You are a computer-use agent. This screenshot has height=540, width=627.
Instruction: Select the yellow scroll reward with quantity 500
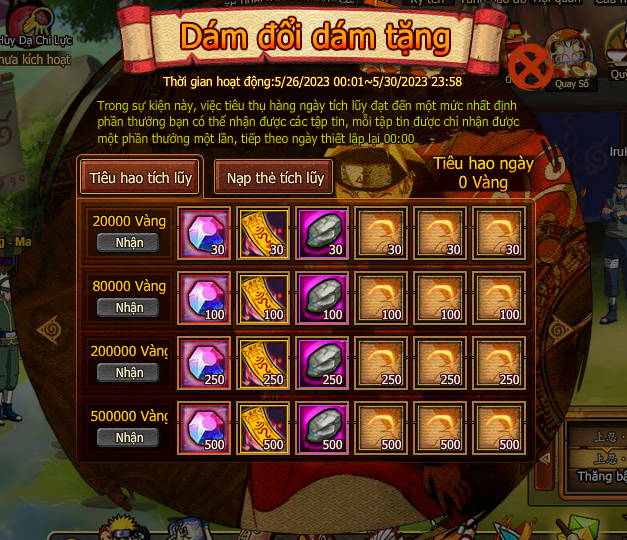pos(263,429)
